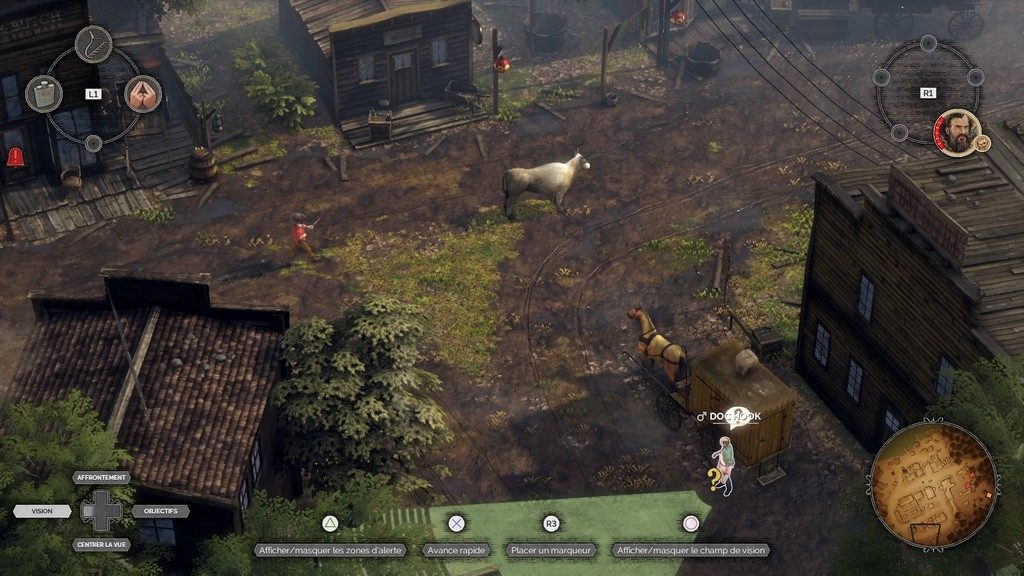The height and width of the screenshot is (576, 1024).
Task: Activate the clasped hands ability
Action: 143,94
